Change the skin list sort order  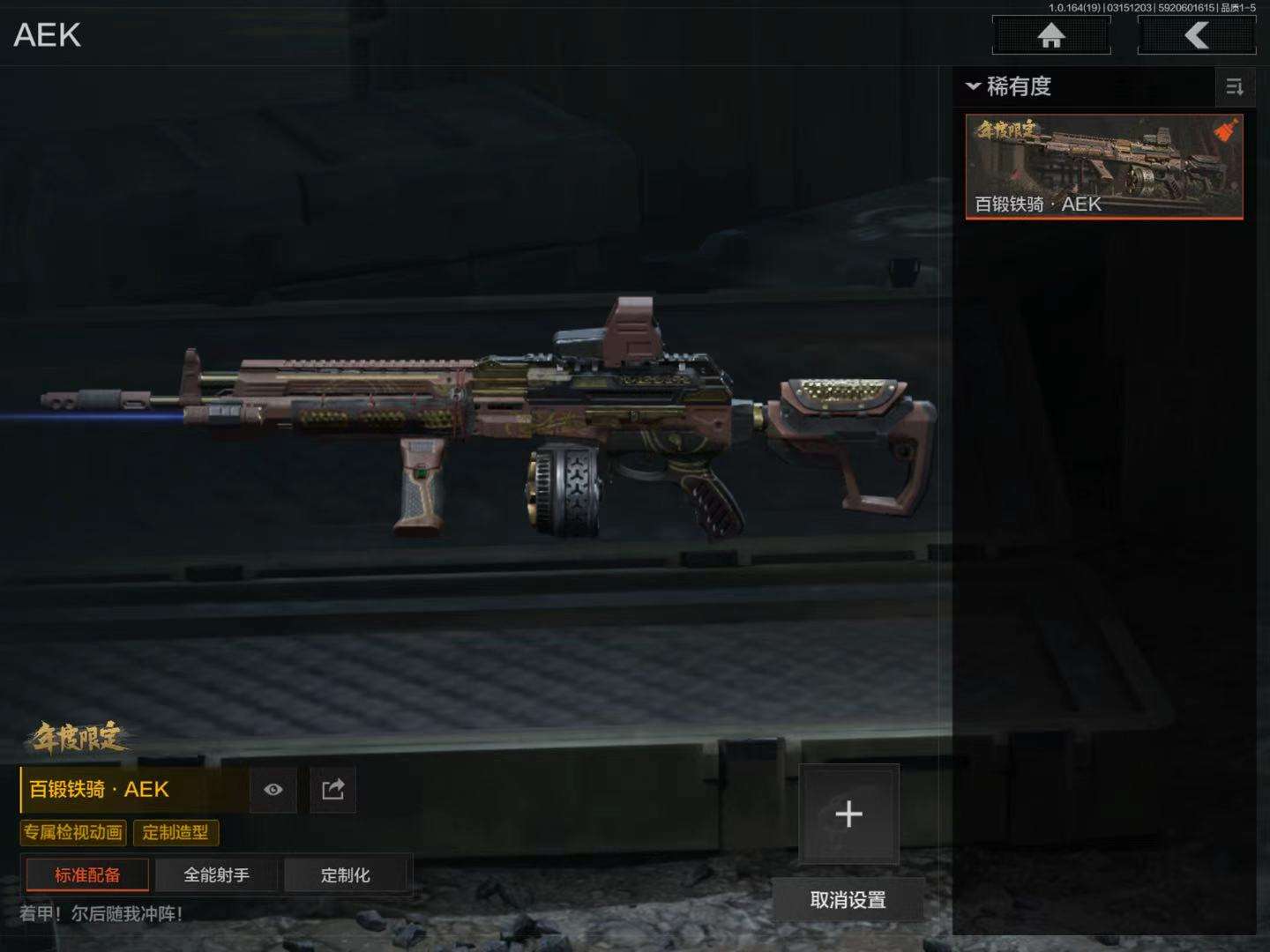tap(1235, 86)
